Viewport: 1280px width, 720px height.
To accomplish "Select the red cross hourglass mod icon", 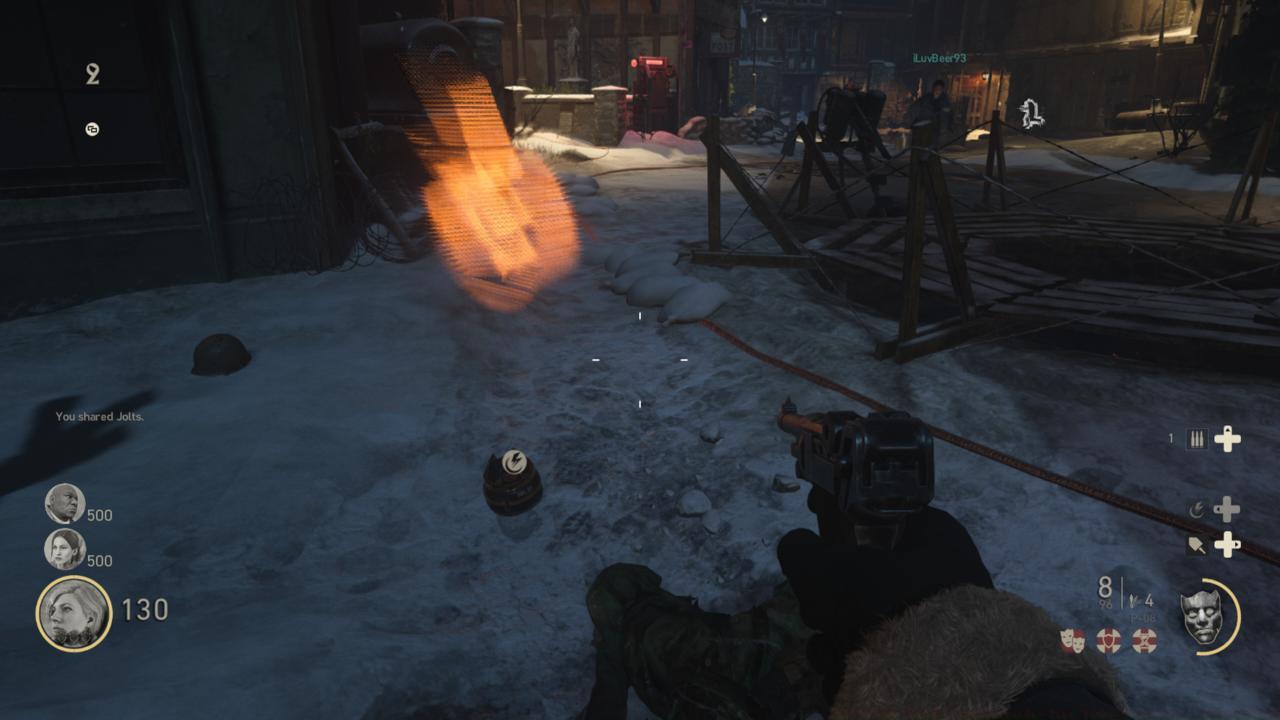I will click(1144, 641).
